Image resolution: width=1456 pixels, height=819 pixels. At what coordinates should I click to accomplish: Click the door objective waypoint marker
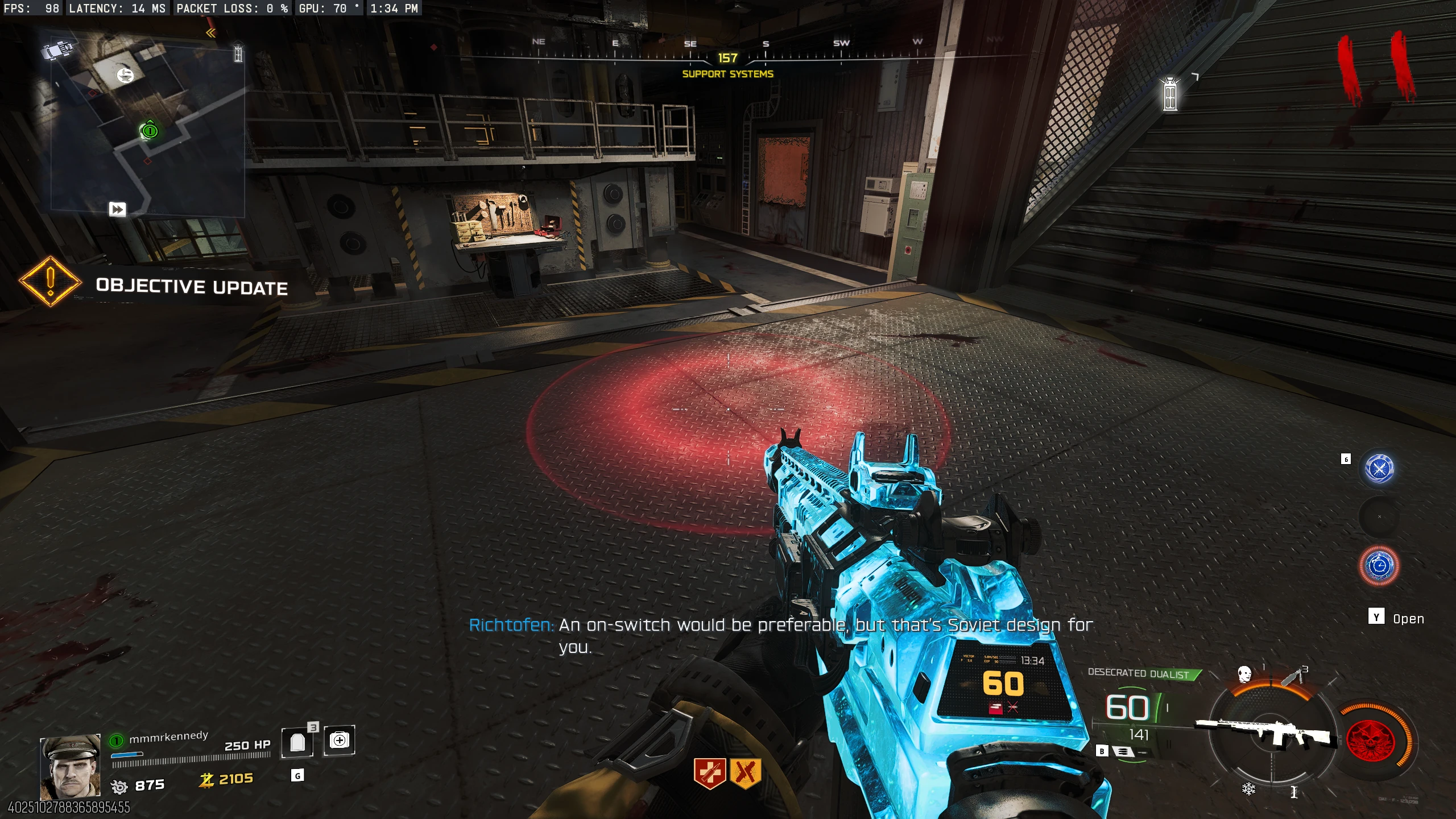[1170, 95]
